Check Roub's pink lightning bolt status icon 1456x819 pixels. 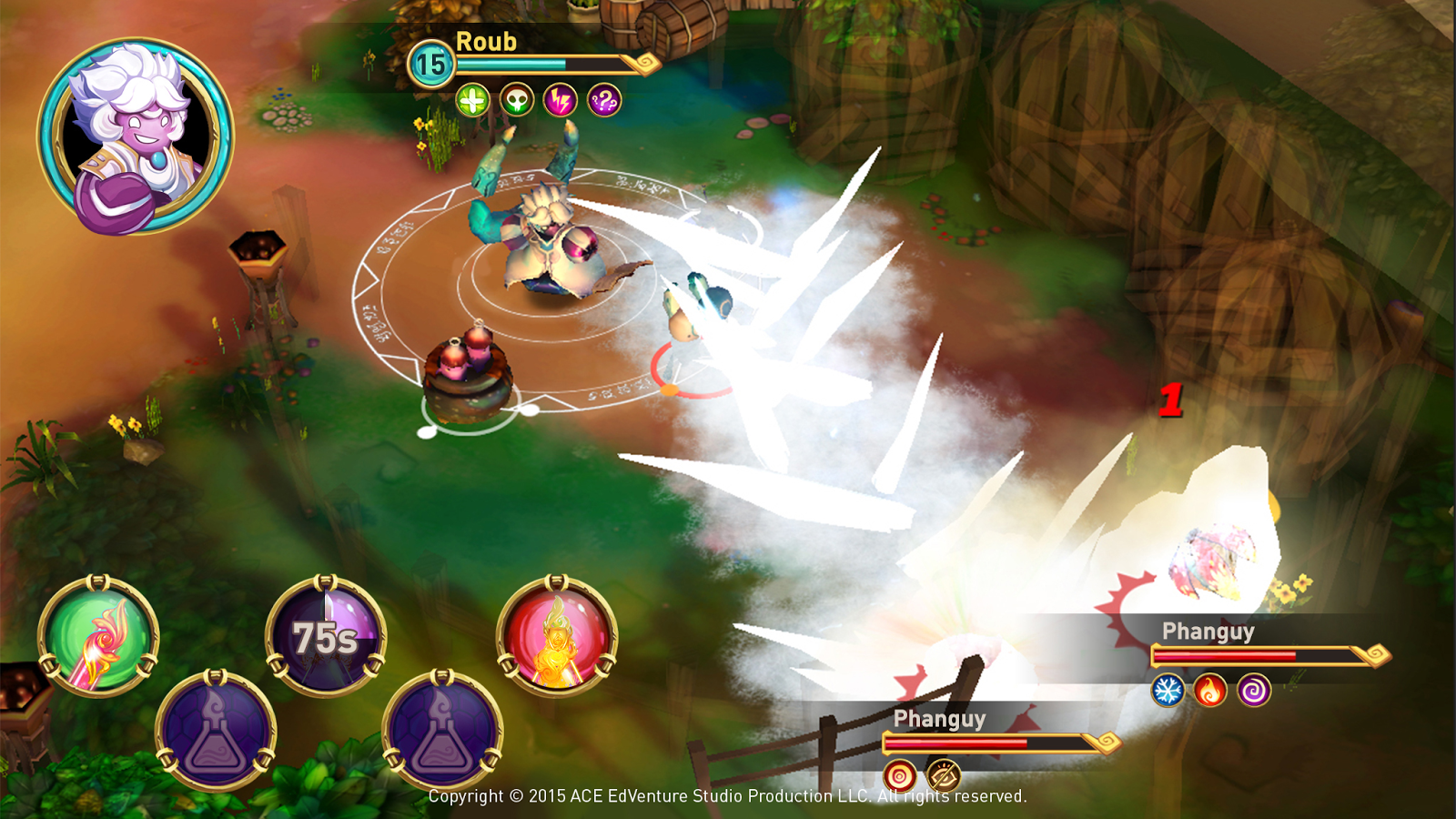pyautogui.click(x=561, y=100)
